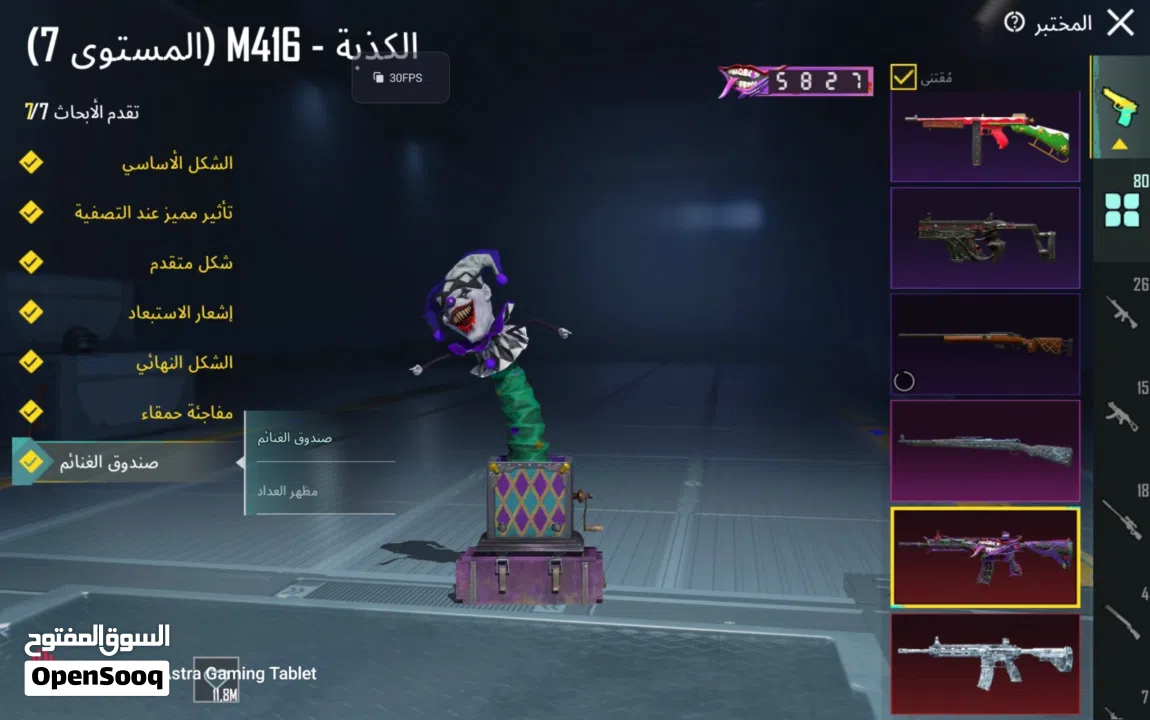Open the lab help question mark
This screenshot has height=720, width=1150.
click(1014, 22)
